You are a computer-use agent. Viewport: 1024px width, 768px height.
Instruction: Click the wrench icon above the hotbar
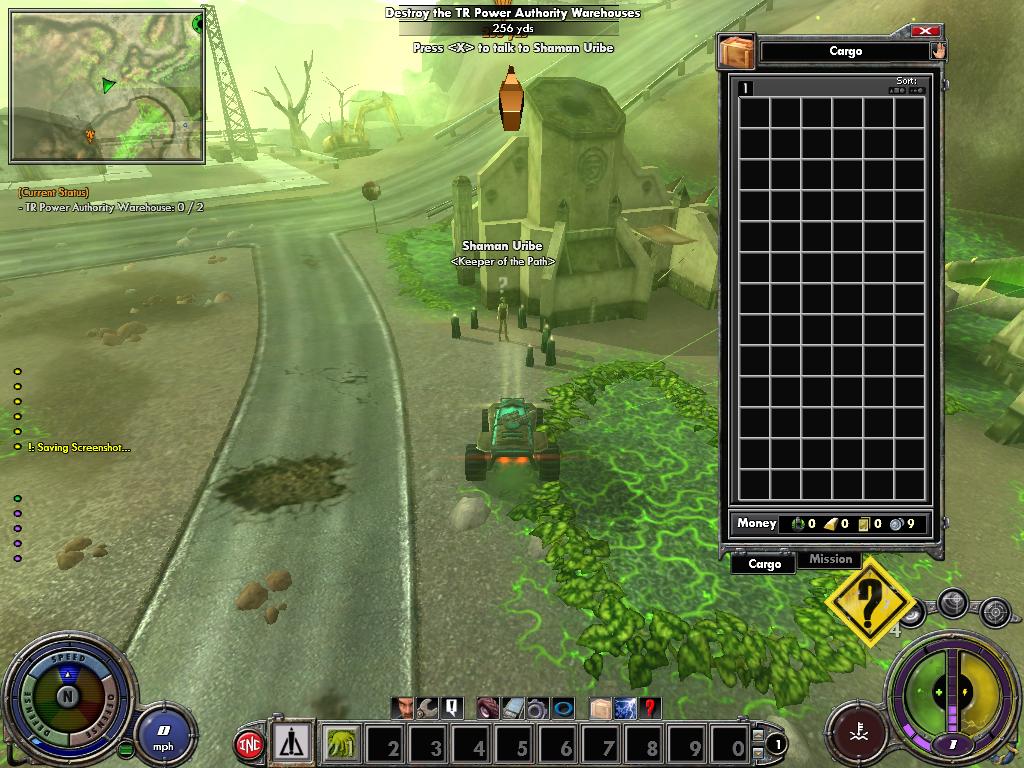point(427,708)
